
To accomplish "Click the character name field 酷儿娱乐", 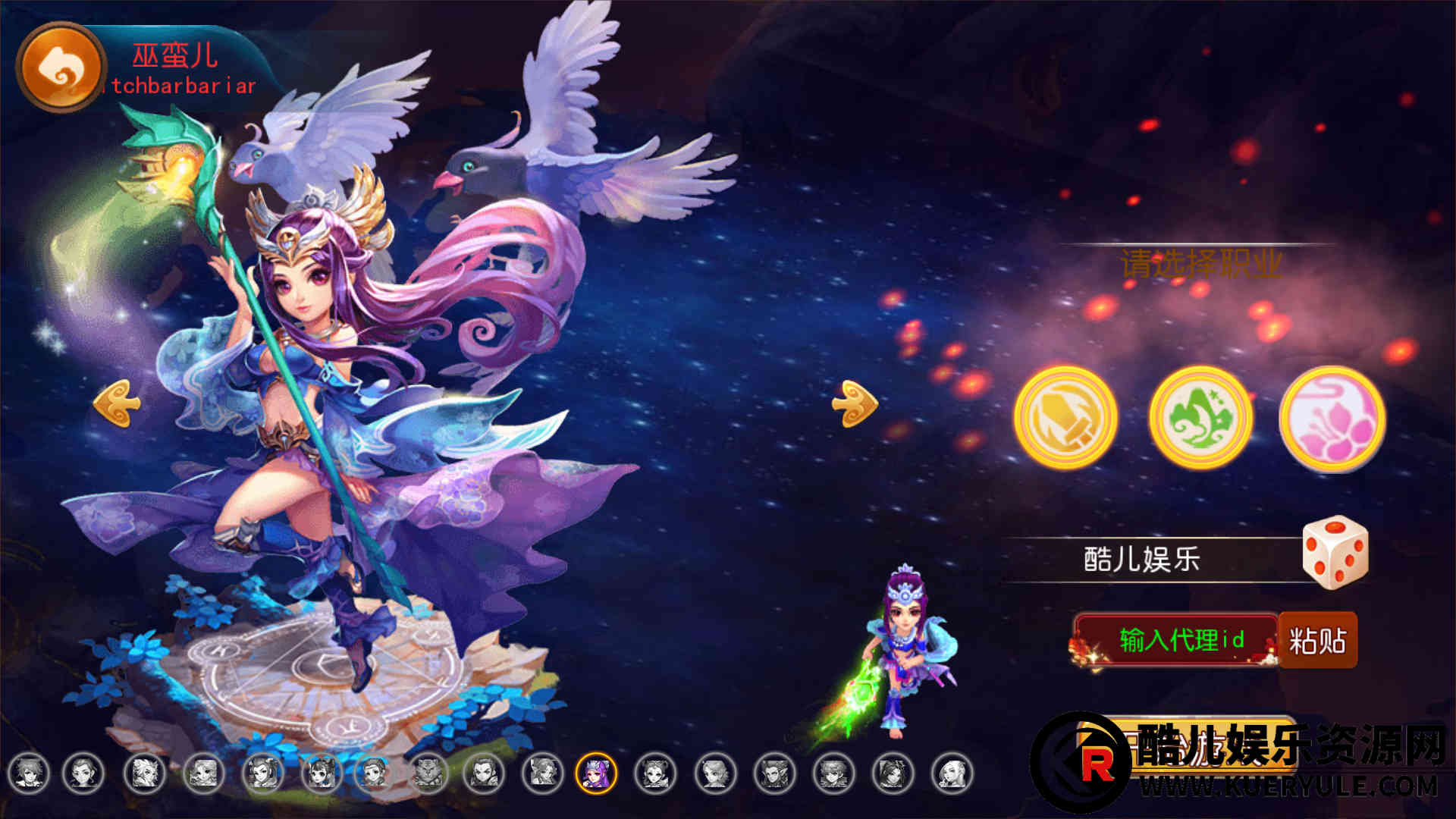I will 1141,560.
